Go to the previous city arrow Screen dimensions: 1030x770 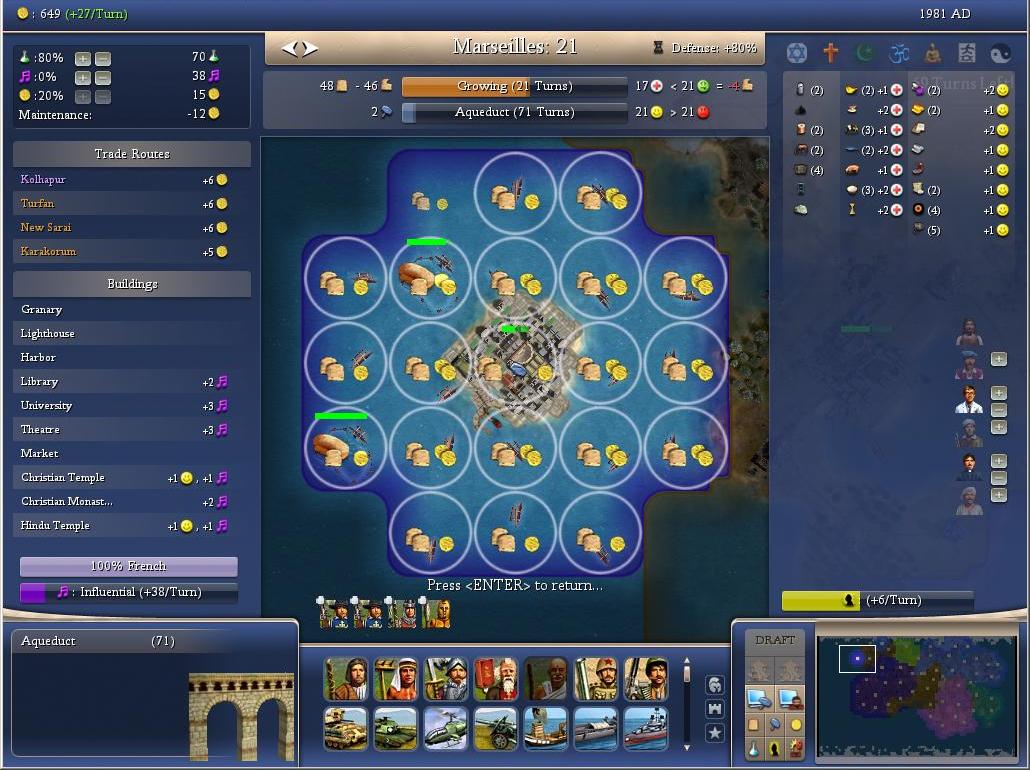click(291, 48)
